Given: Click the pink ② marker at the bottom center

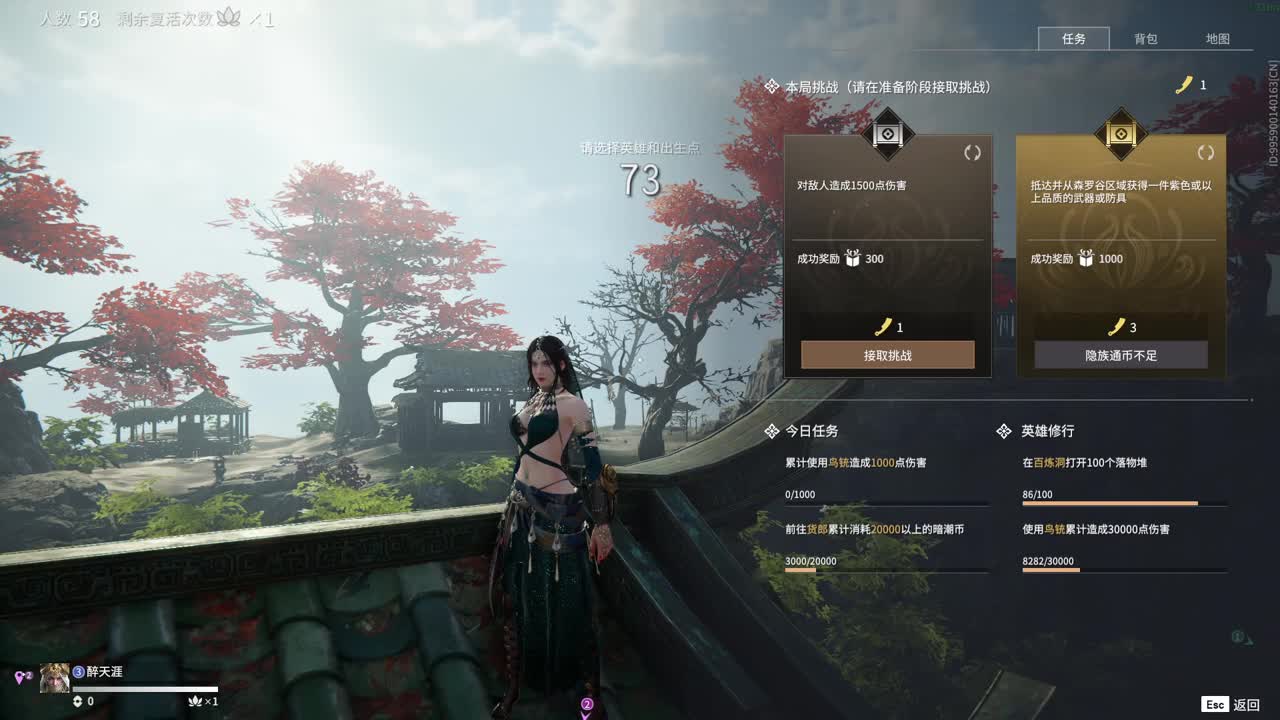Looking at the screenshot, I should coord(585,705).
